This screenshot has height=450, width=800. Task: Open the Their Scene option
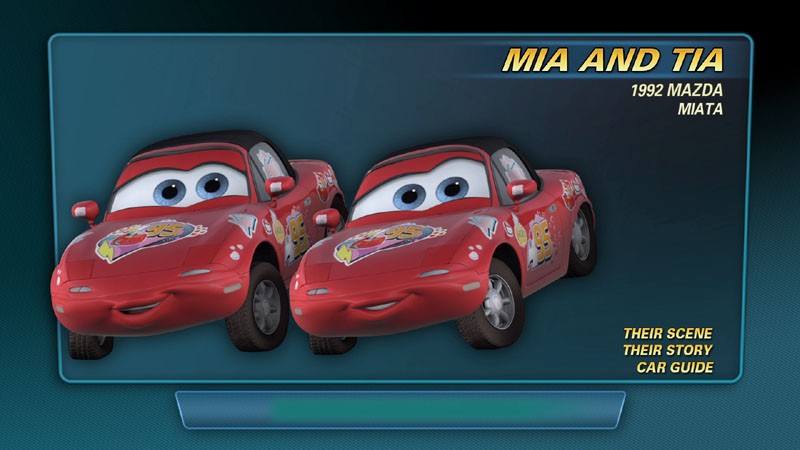coord(667,333)
